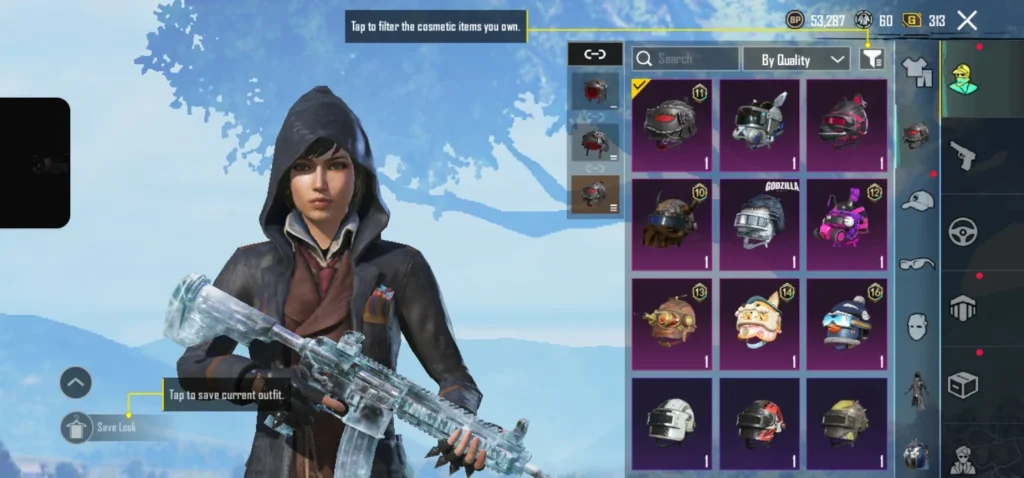Switch to the vehicle steering wheel tab
The image size is (1024, 478).
click(963, 232)
